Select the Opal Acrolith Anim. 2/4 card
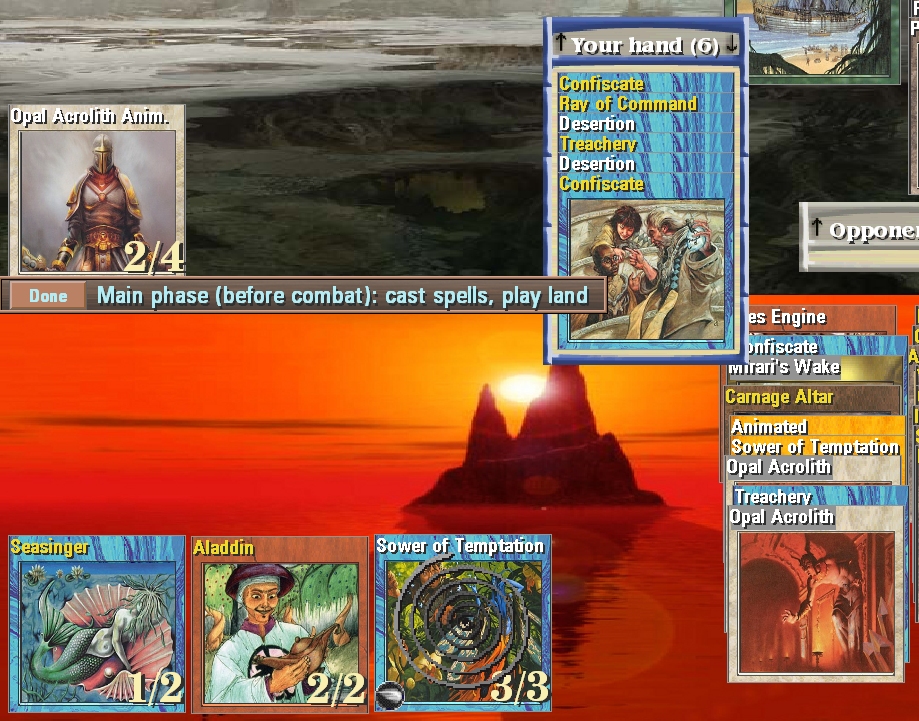Viewport: 919px width, 721px height. tap(97, 190)
